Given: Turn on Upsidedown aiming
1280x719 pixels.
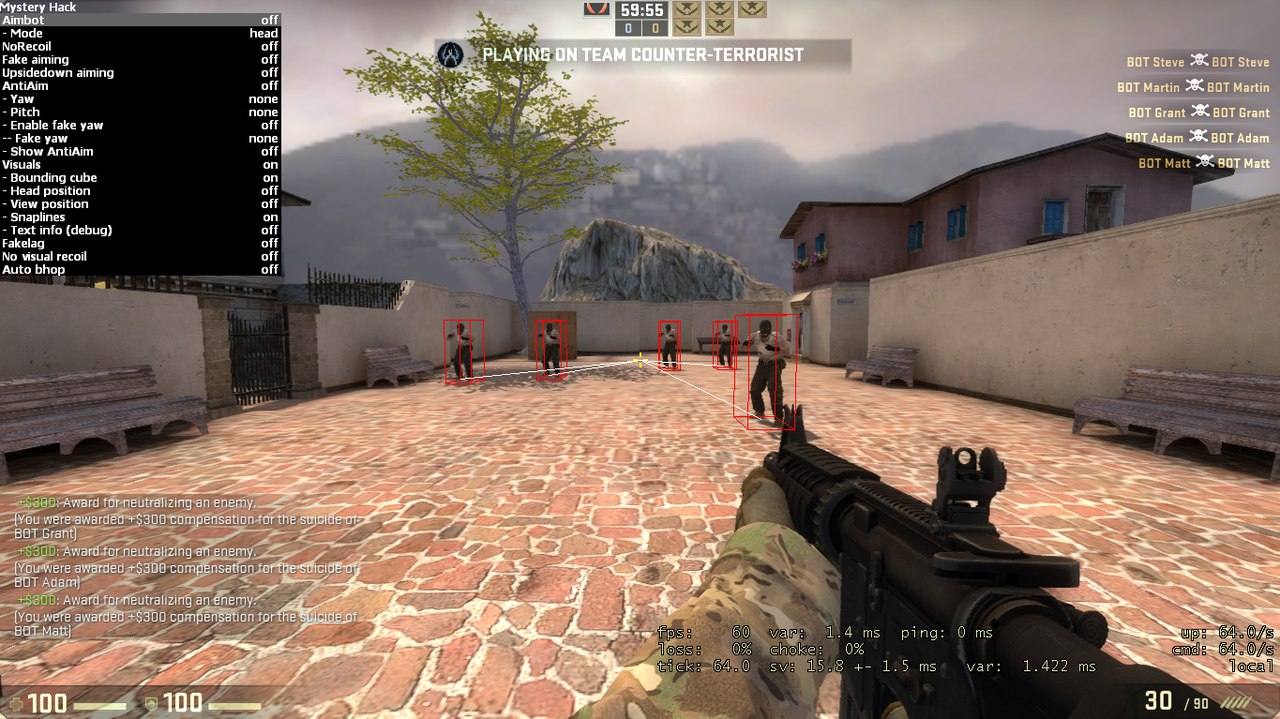Looking at the screenshot, I should point(140,73).
